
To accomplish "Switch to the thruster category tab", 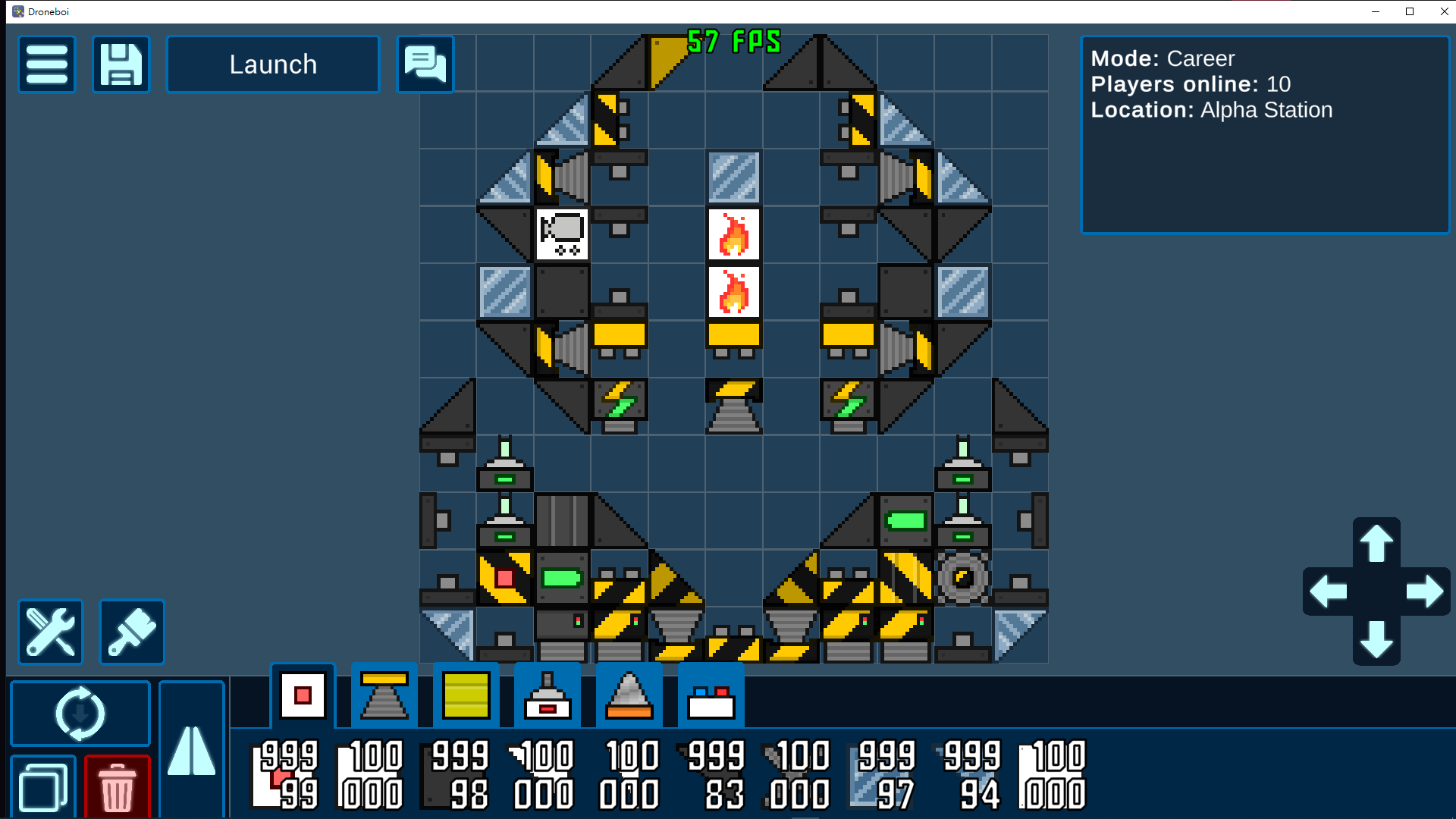I will coord(384,695).
